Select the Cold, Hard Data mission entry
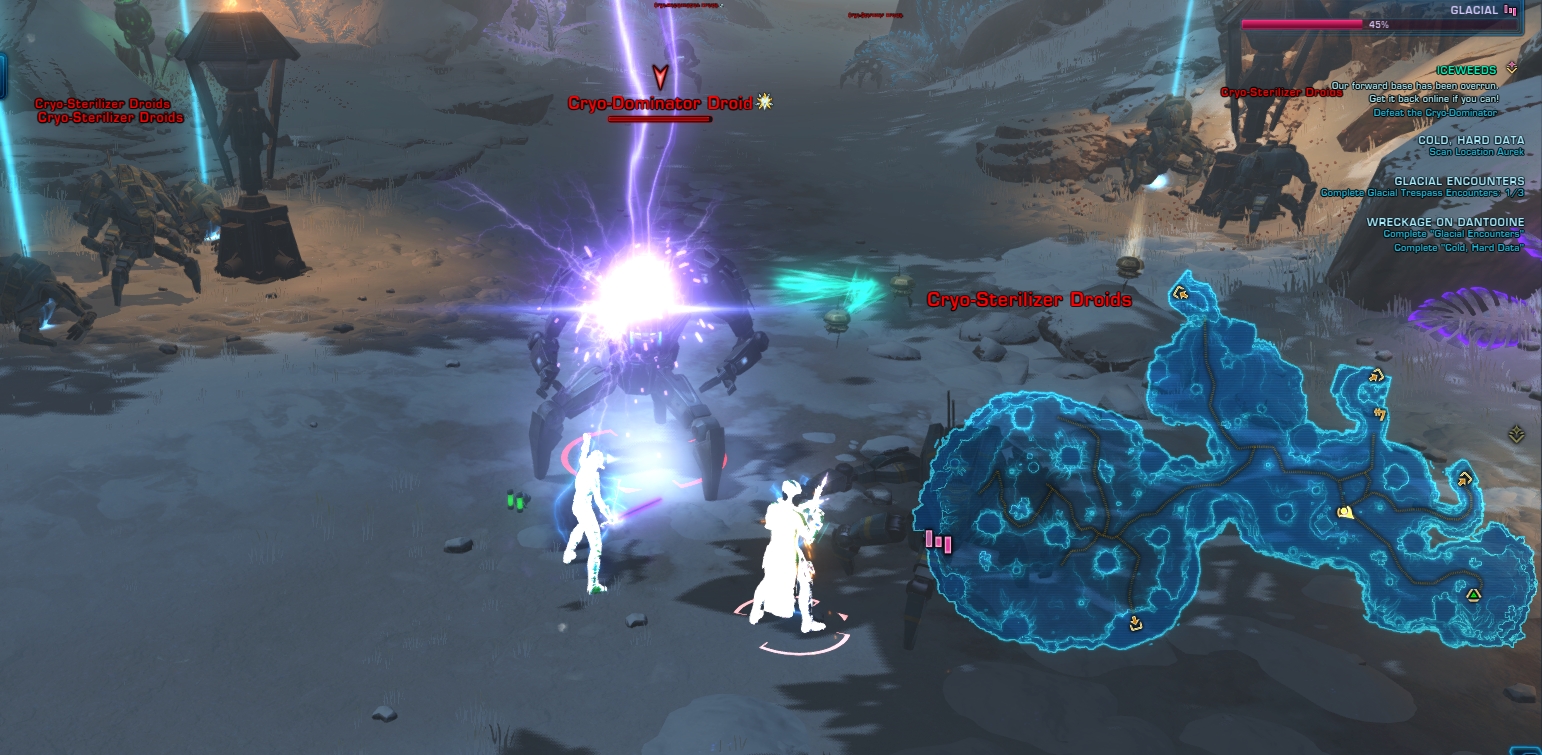This screenshot has width=1542, height=755. click(x=1470, y=140)
